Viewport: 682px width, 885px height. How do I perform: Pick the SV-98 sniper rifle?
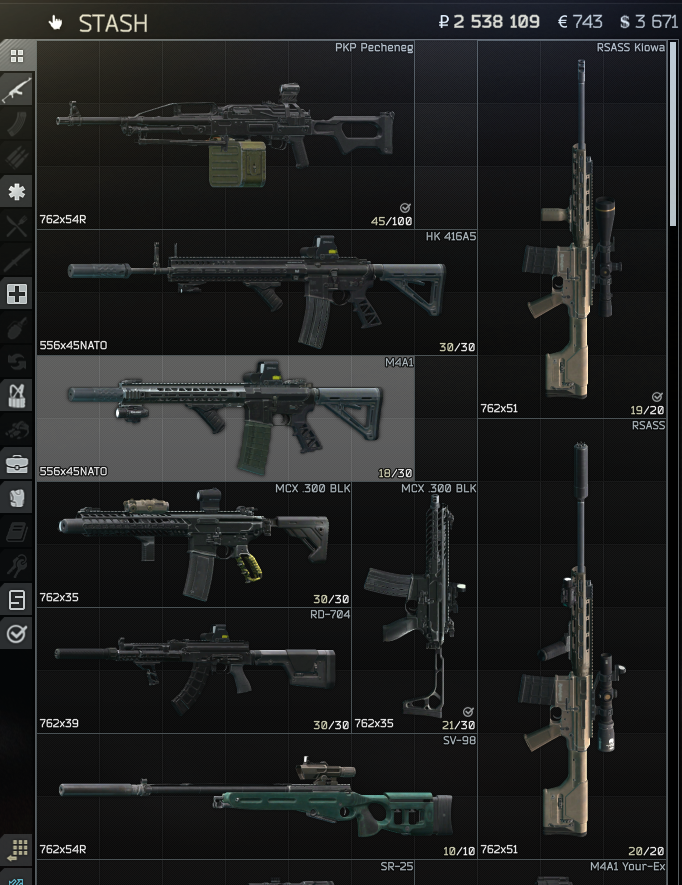click(256, 795)
